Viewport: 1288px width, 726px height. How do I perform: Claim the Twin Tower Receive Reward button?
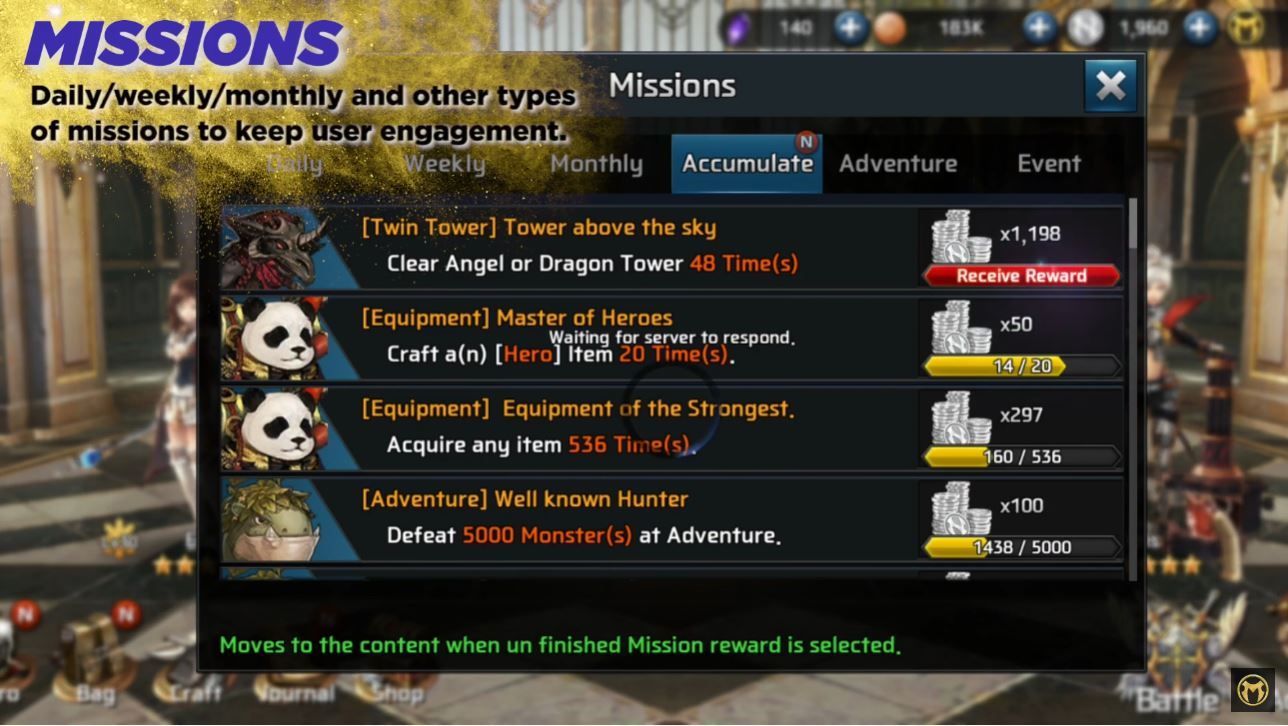[x=1021, y=276]
